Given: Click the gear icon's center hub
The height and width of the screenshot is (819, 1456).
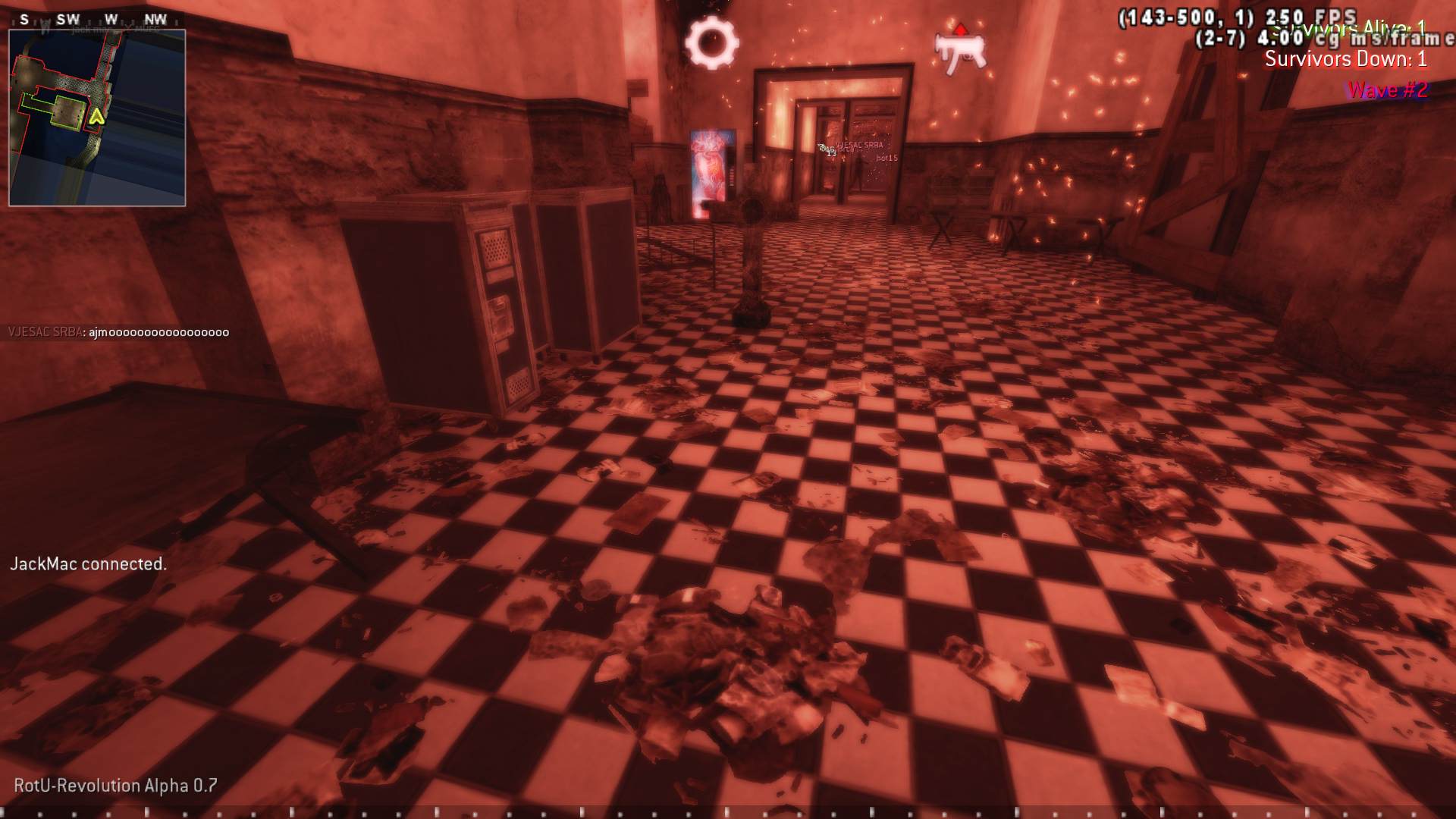Looking at the screenshot, I should pyautogui.click(x=714, y=42).
